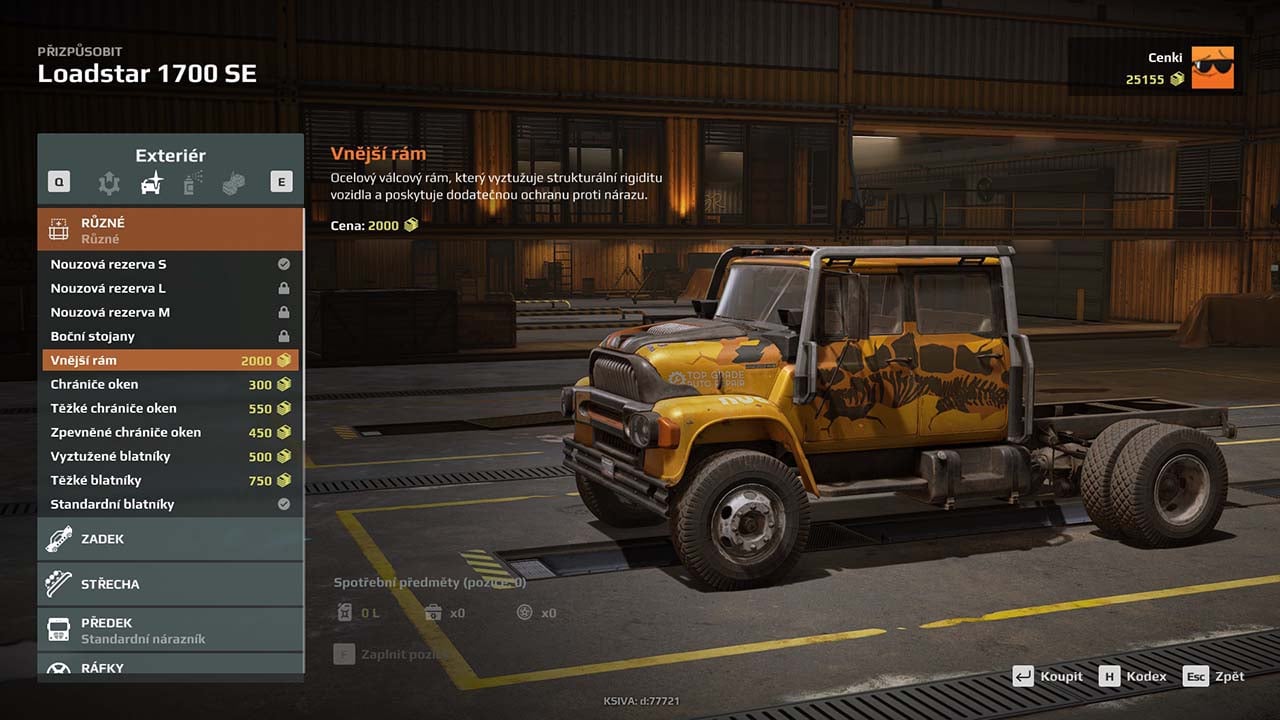The height and width of the screenshot is (720, 1280).
Task: Open the STŘECHA category
Action: 170,584
